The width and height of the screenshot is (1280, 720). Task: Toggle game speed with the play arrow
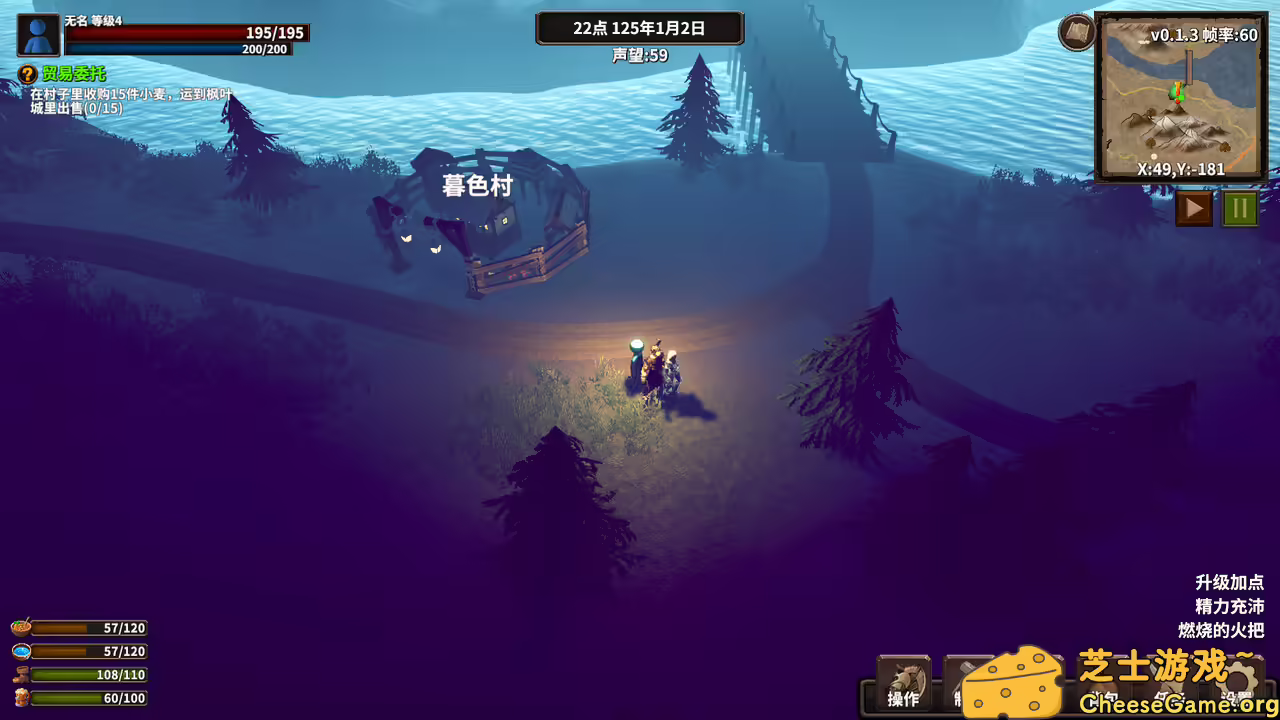click(1193, 209)
